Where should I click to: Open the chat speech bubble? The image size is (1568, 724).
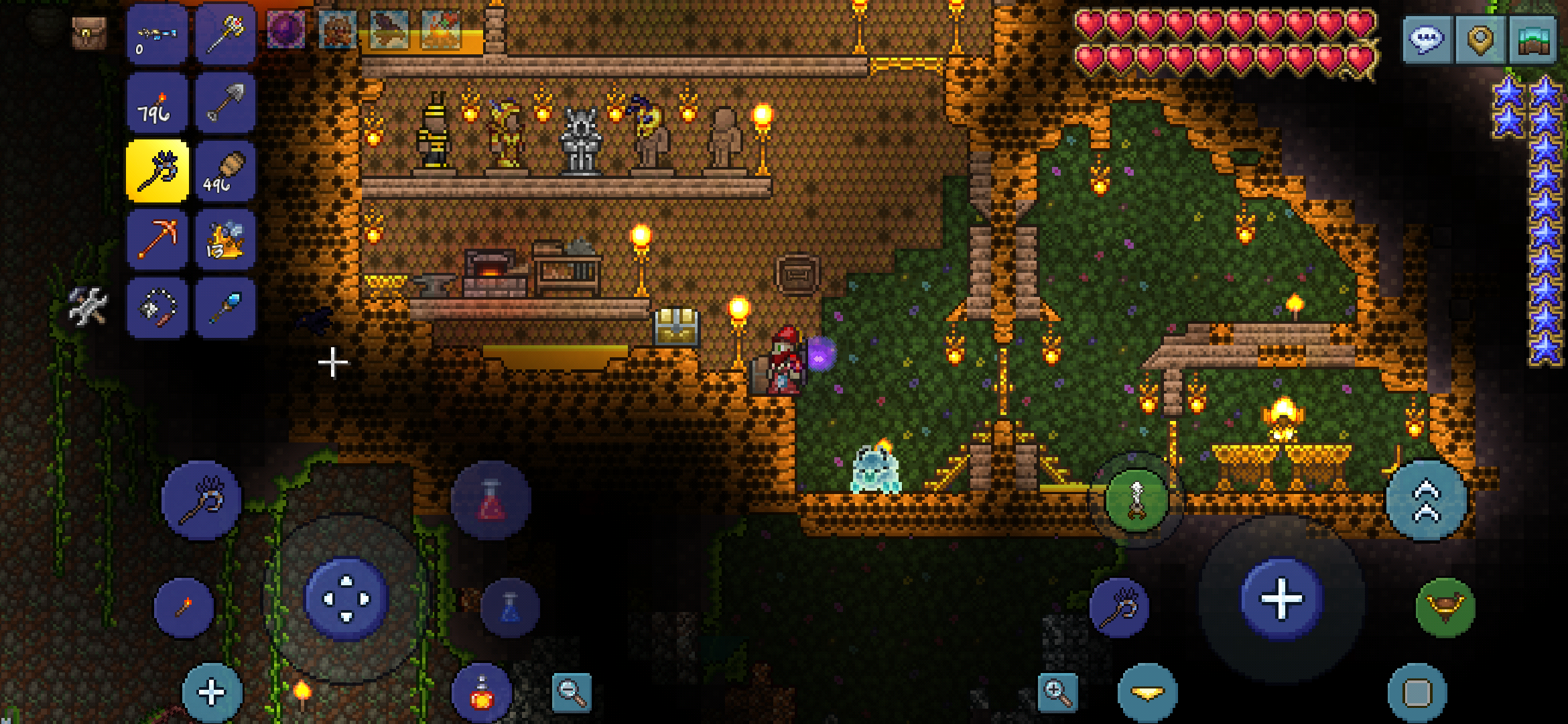pyautogui.click(x=1427, y=39)
